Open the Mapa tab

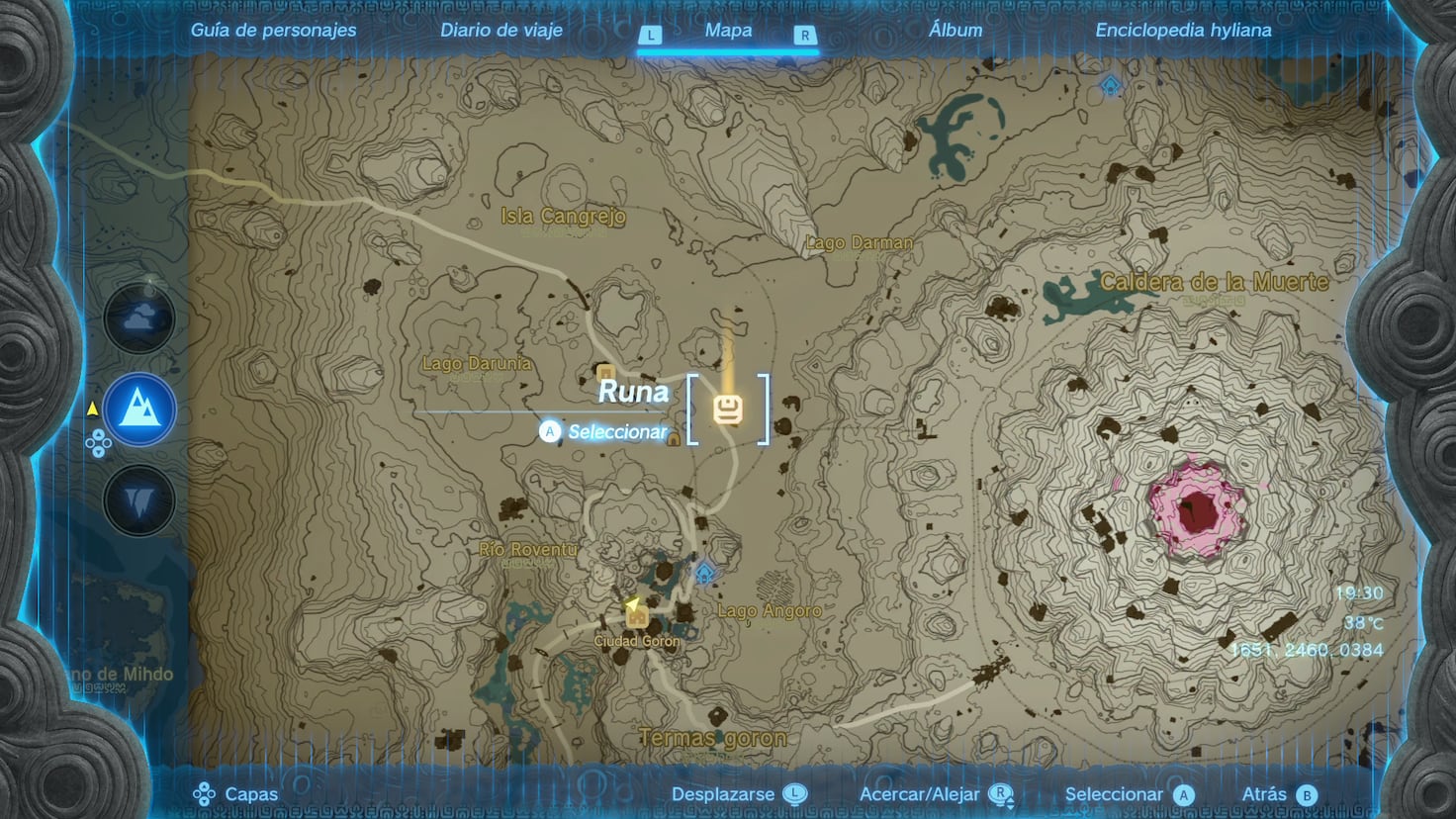(728, 30)
